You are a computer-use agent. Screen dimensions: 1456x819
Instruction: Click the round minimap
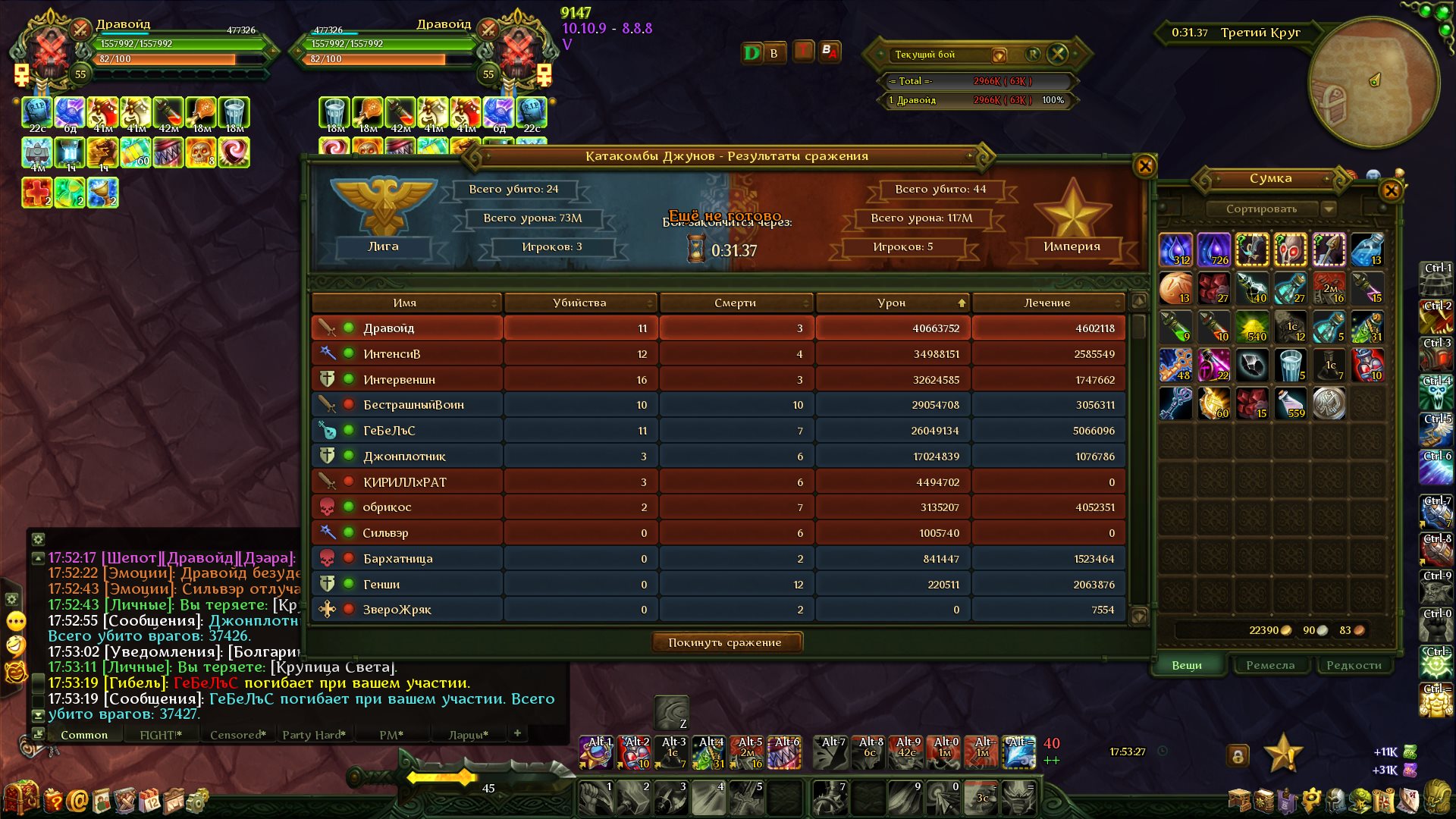point(1373,82)
